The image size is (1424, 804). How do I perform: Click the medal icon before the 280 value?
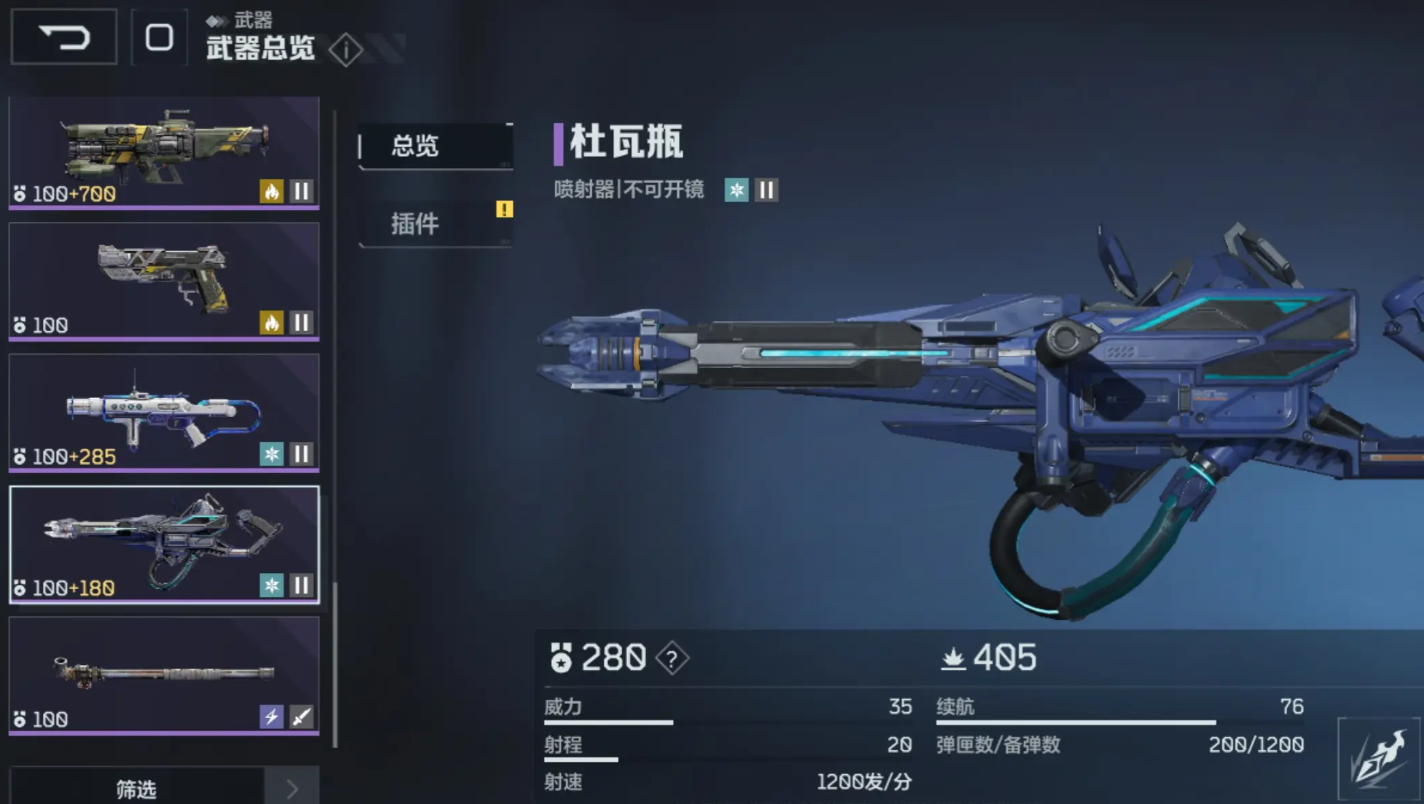563,658
